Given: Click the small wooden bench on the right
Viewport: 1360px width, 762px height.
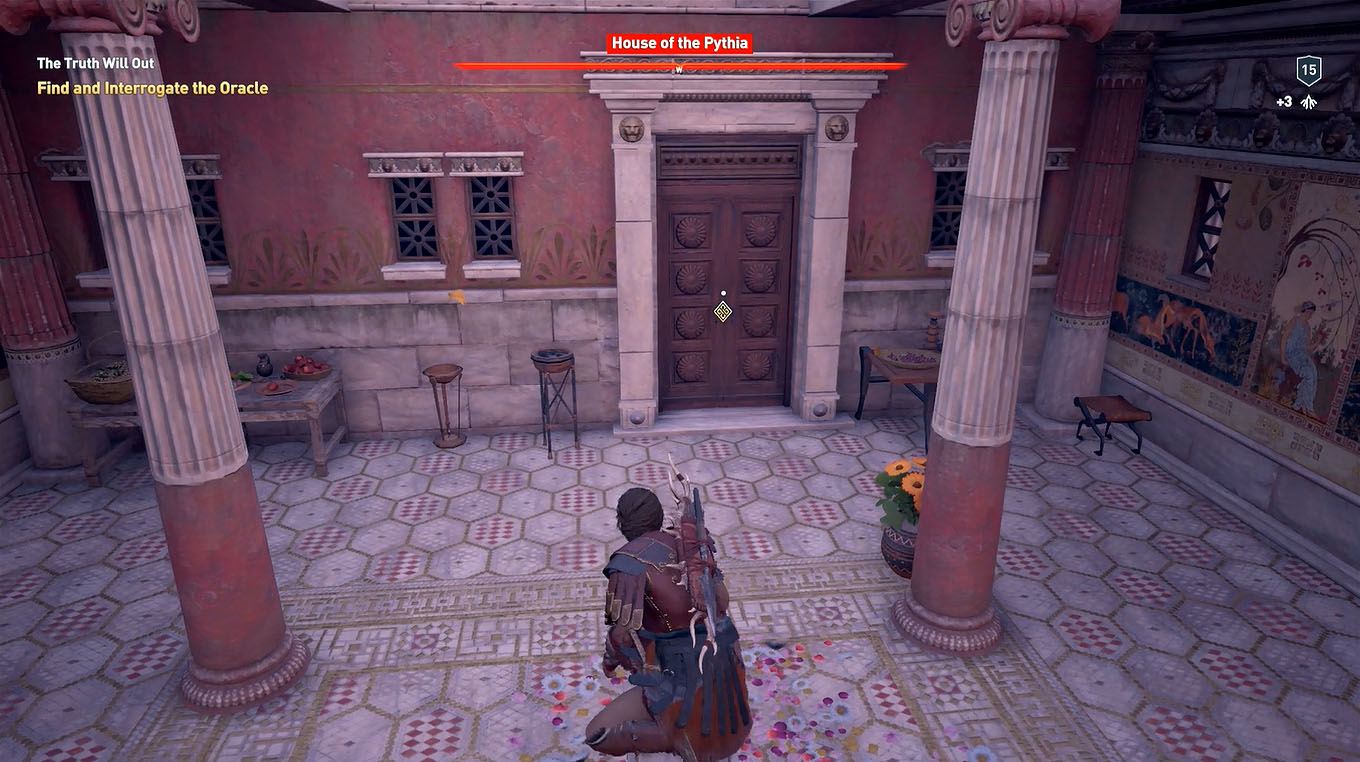Looking at the screenshot, I should 1108,412.
